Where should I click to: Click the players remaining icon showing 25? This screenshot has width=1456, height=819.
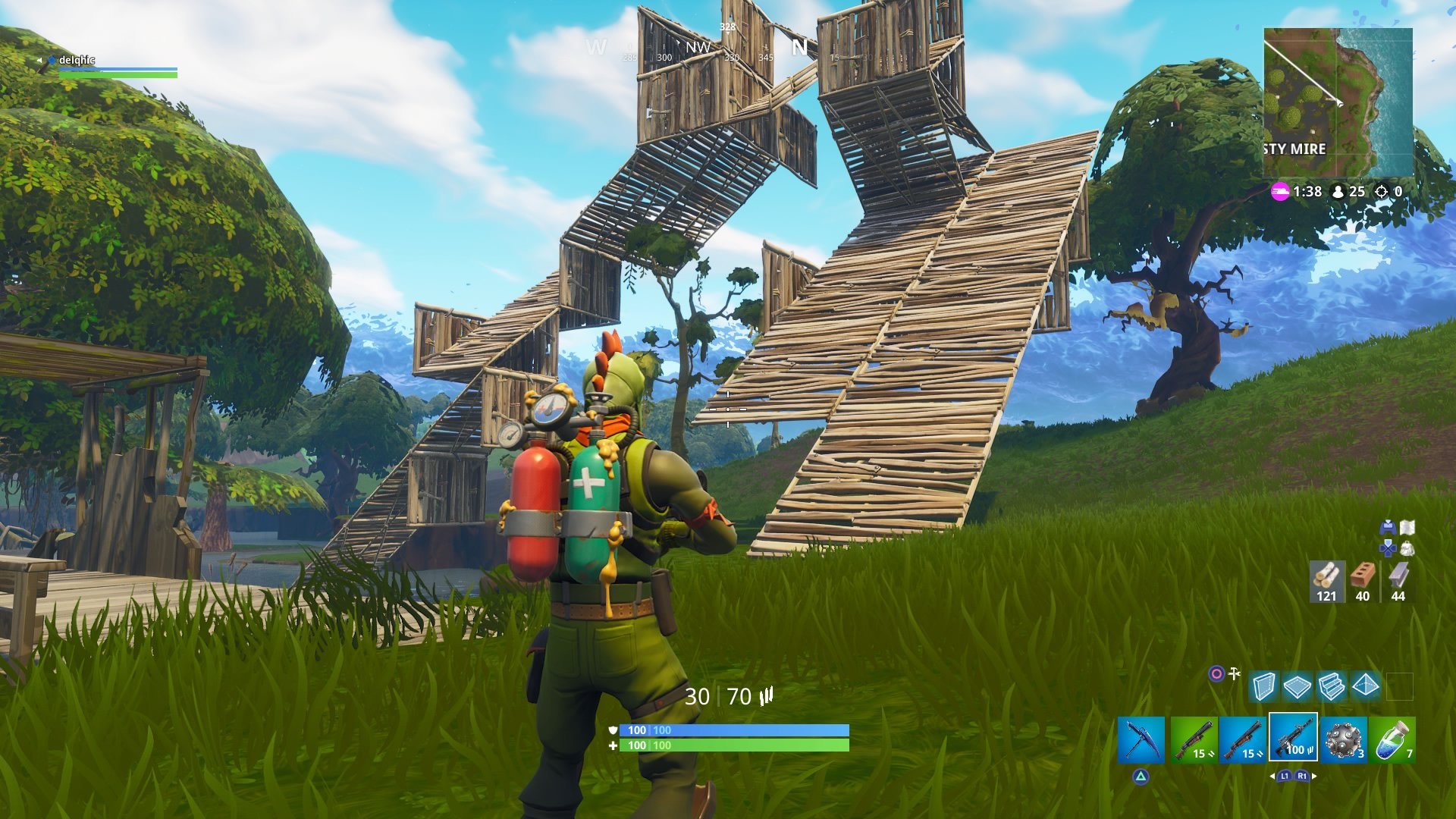(x=1337, y=191)
